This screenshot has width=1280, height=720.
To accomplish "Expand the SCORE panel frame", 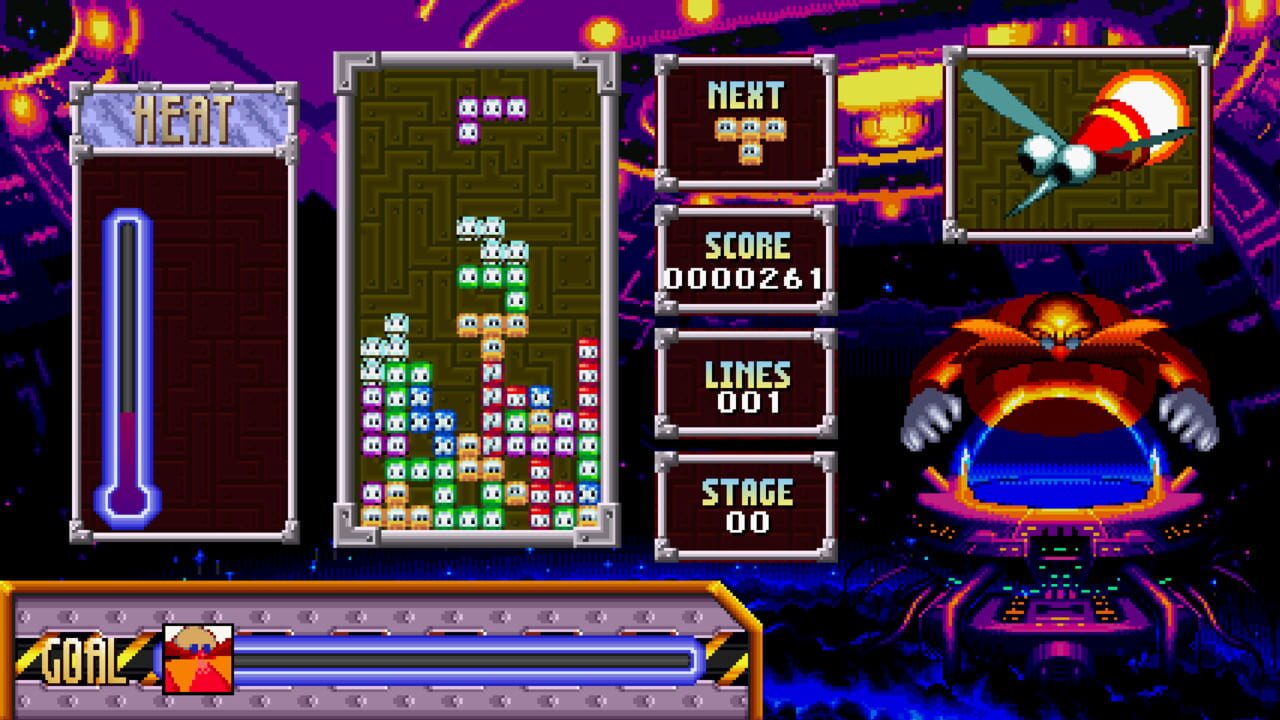I will [x=745, y=260].
